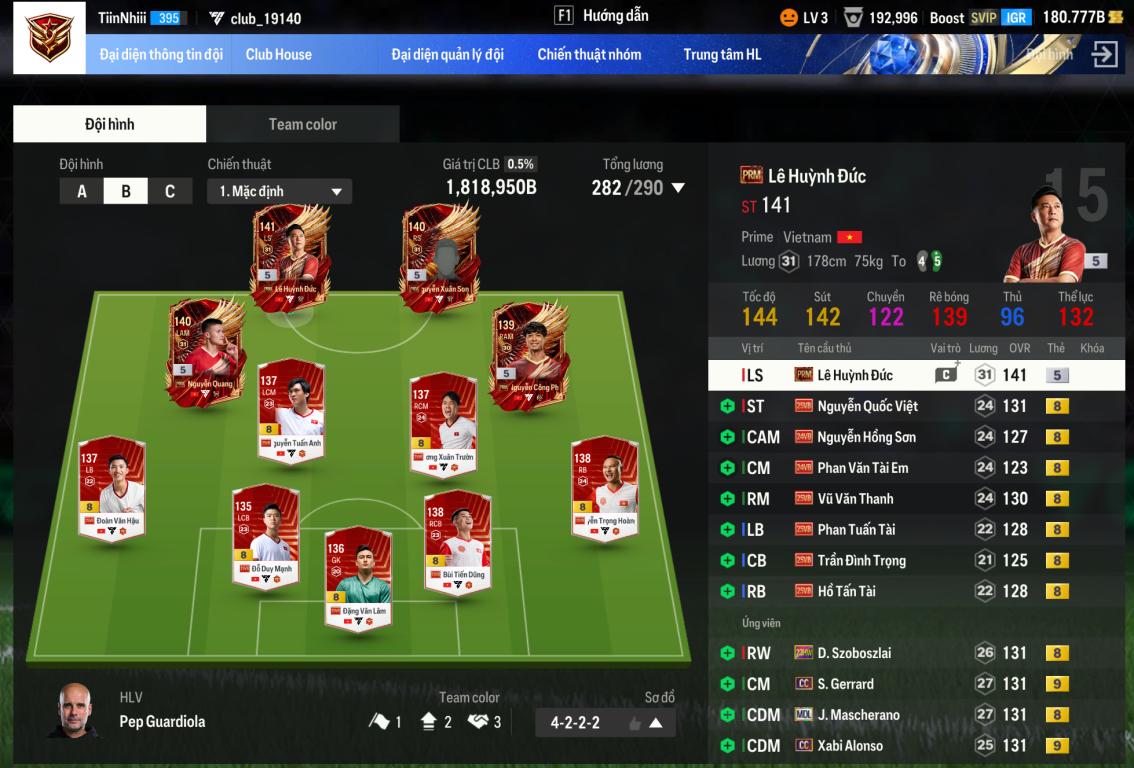Select the S. Gerrard reserve row
Image resolution: width=1134 pixels, height=768 pixels.
point(845,684)
